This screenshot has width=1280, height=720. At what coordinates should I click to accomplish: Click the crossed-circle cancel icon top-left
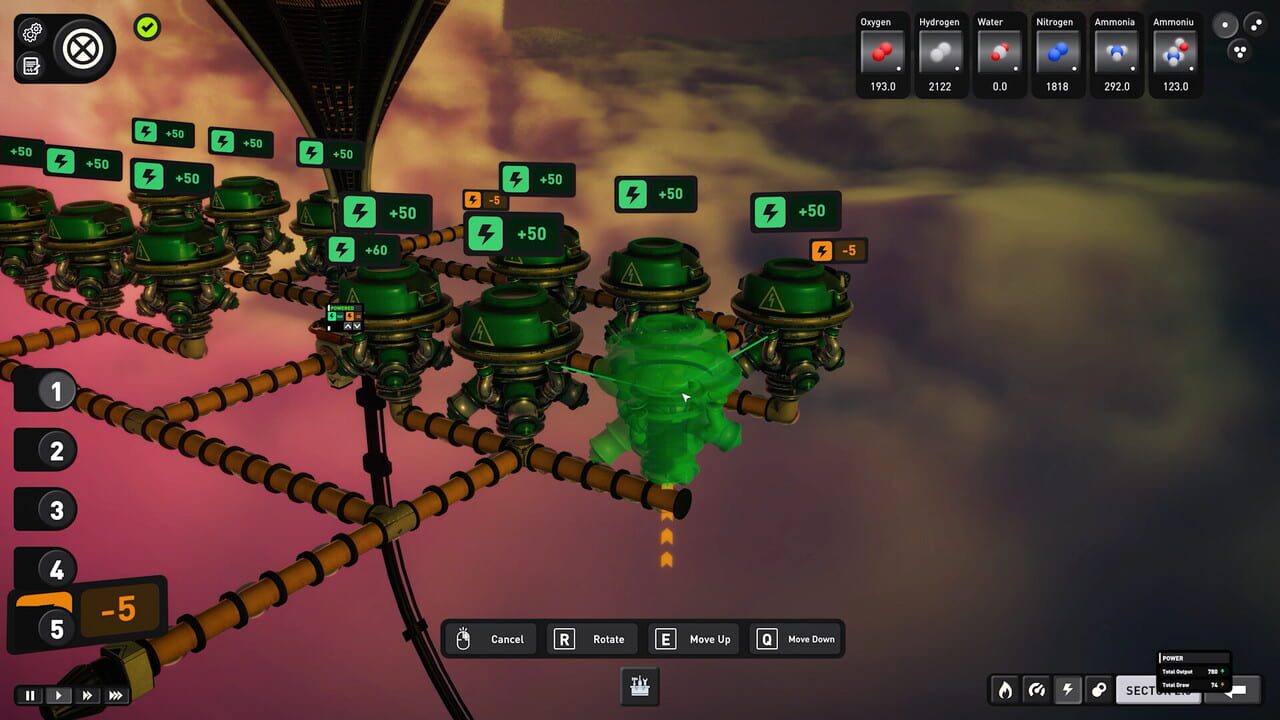point(81,48)
